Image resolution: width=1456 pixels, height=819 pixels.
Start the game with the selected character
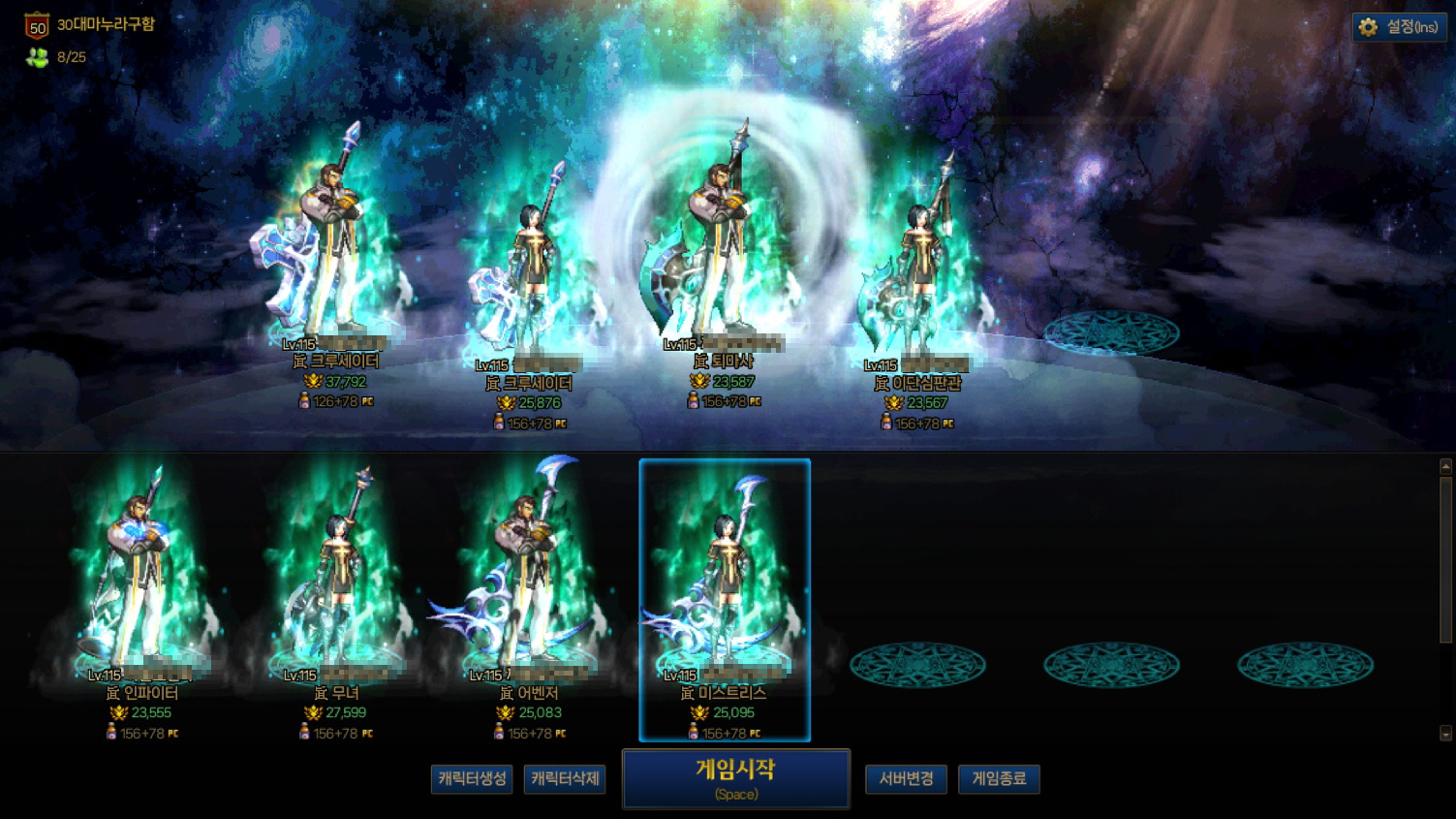[x=736, y=778]
